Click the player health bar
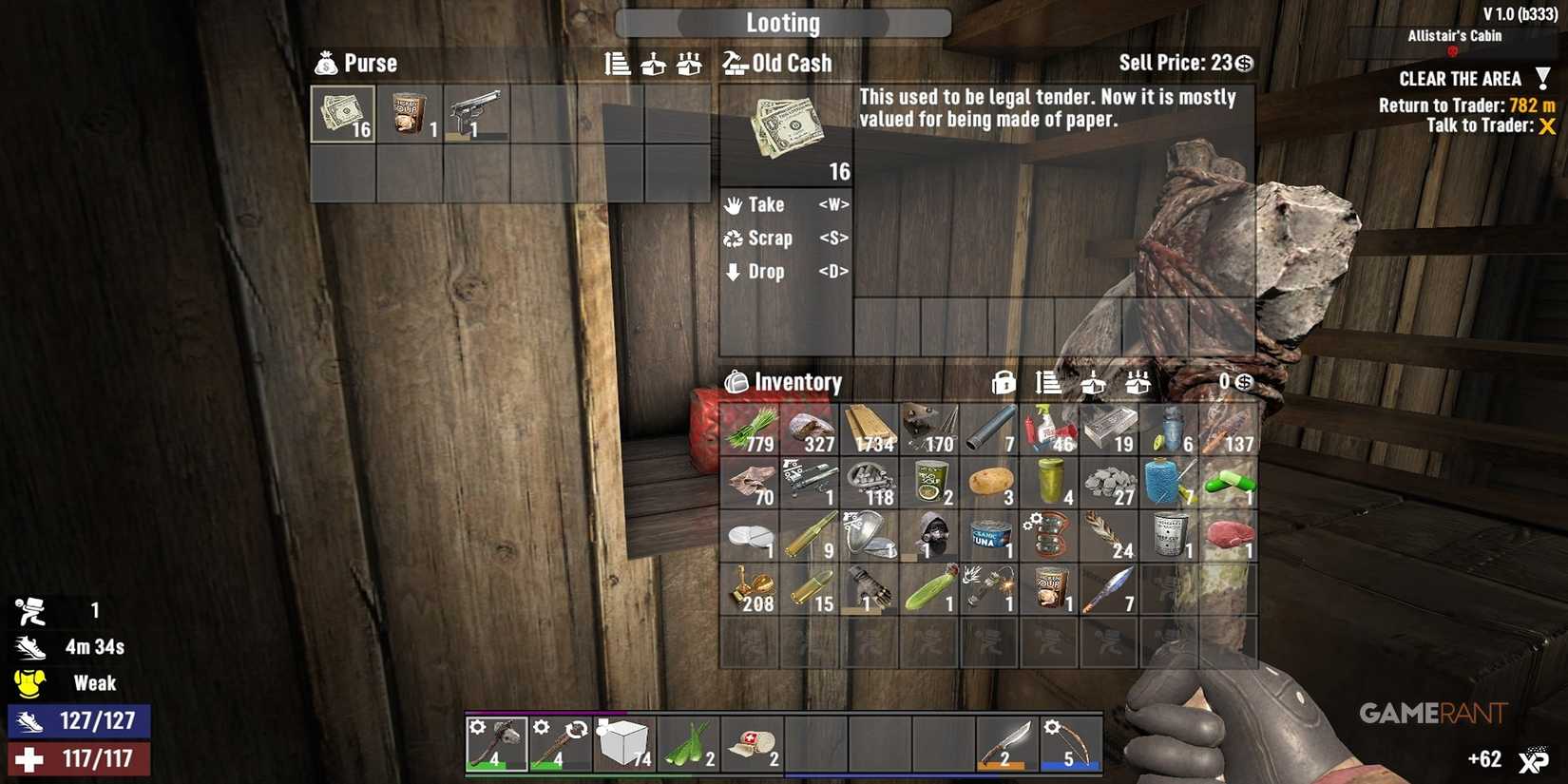Screen dimensions: 1568x784 81,759
